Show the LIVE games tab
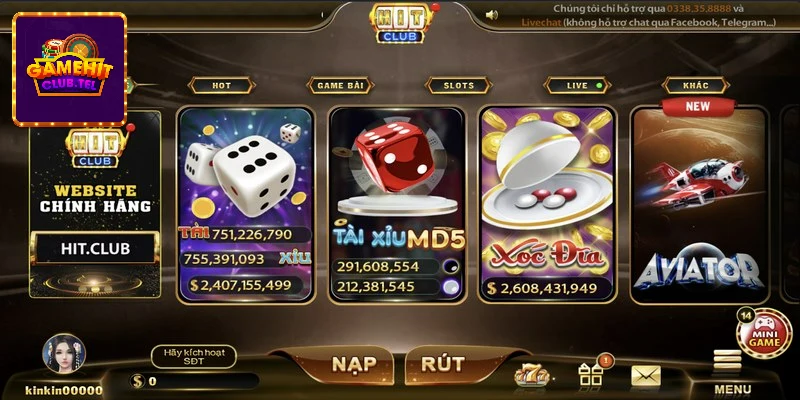Image resolution: width=800 pixels, height=400 pixels. 582,86
